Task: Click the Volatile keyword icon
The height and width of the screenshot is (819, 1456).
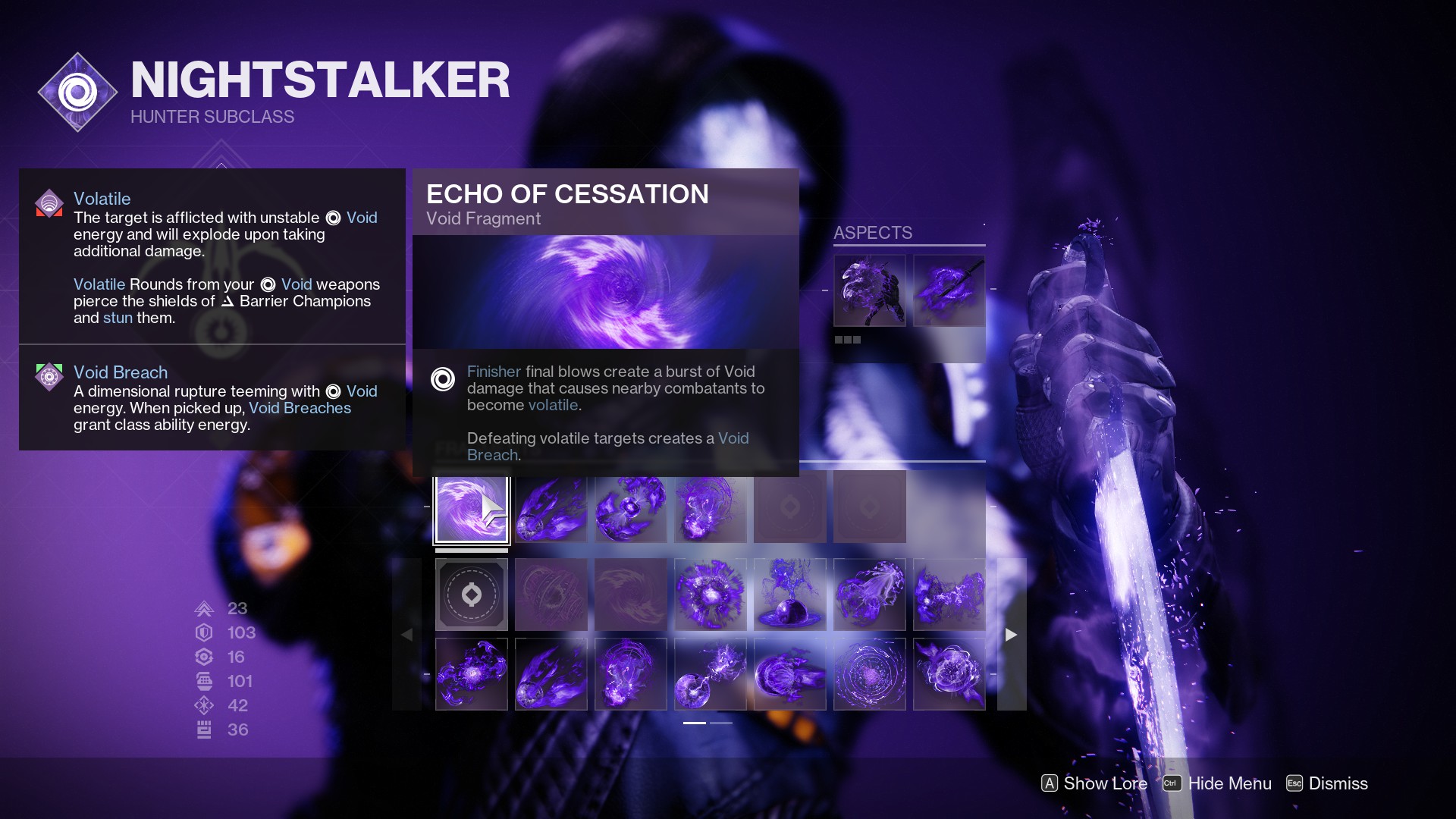Action: pos(49,203)
